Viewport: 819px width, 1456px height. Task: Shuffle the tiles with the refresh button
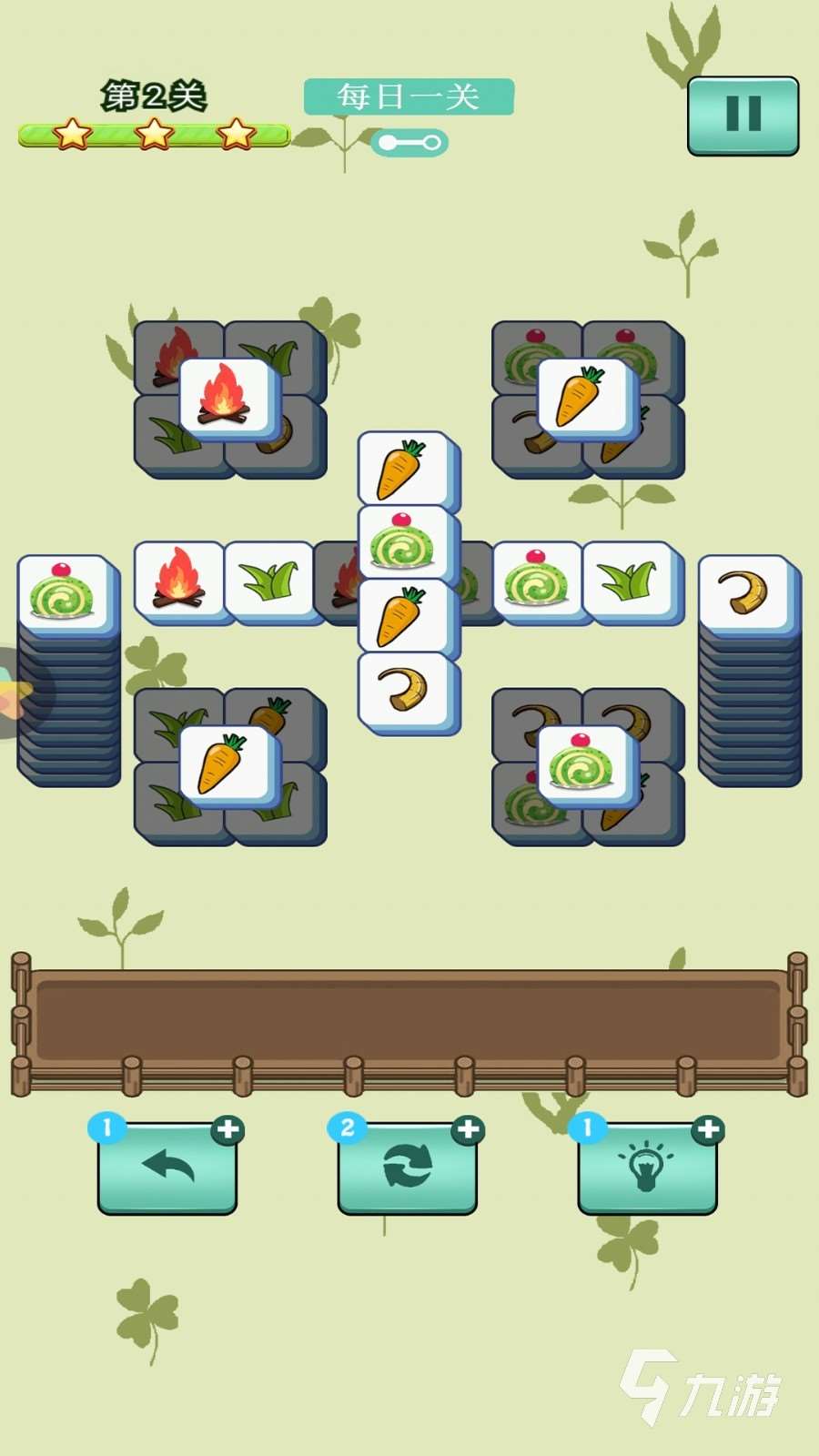[x=407, y=1168]
